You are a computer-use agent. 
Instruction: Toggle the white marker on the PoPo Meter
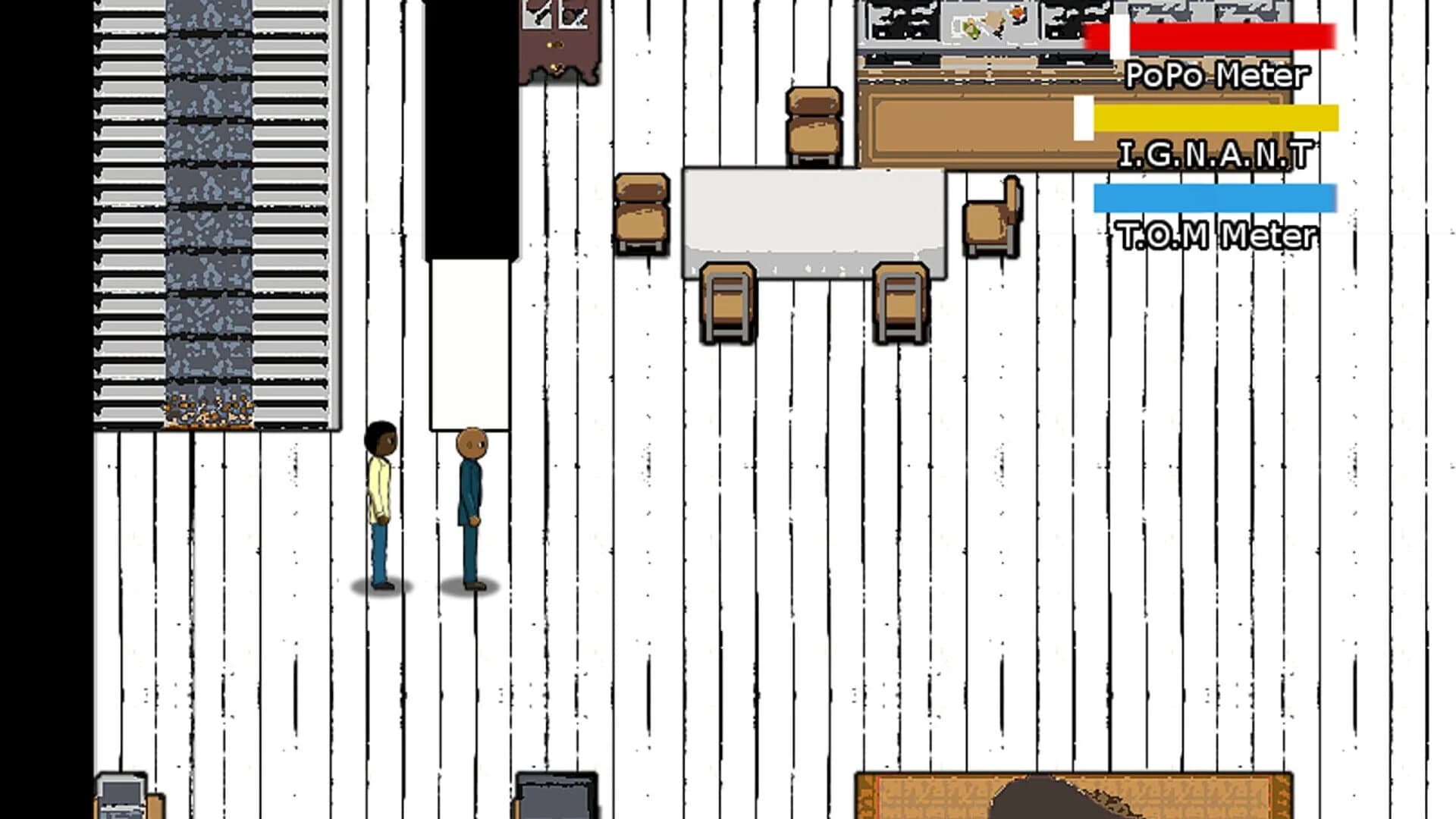tap(1118, 34)
